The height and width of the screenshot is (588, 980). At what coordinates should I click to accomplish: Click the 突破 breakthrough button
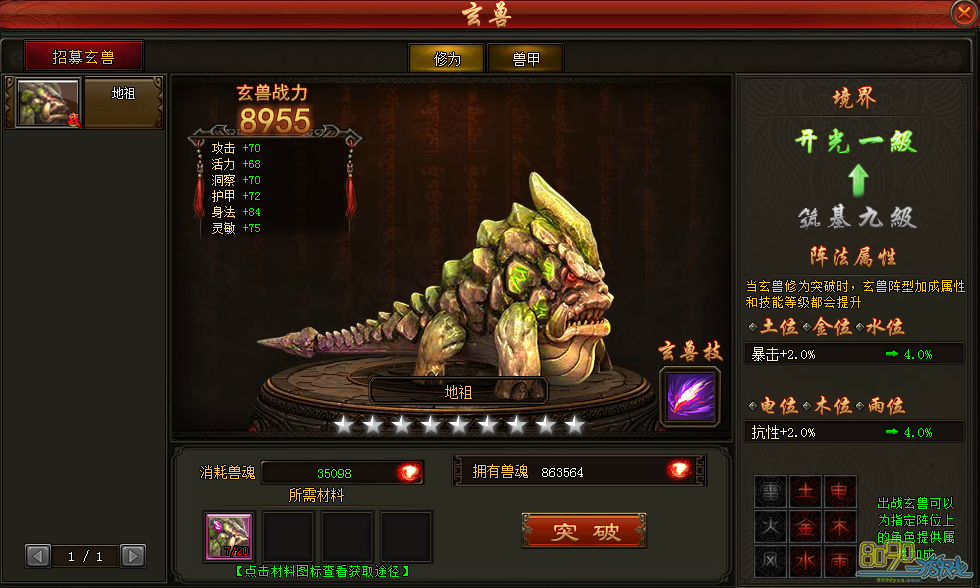pyautogui.click(x=584, y=531)
